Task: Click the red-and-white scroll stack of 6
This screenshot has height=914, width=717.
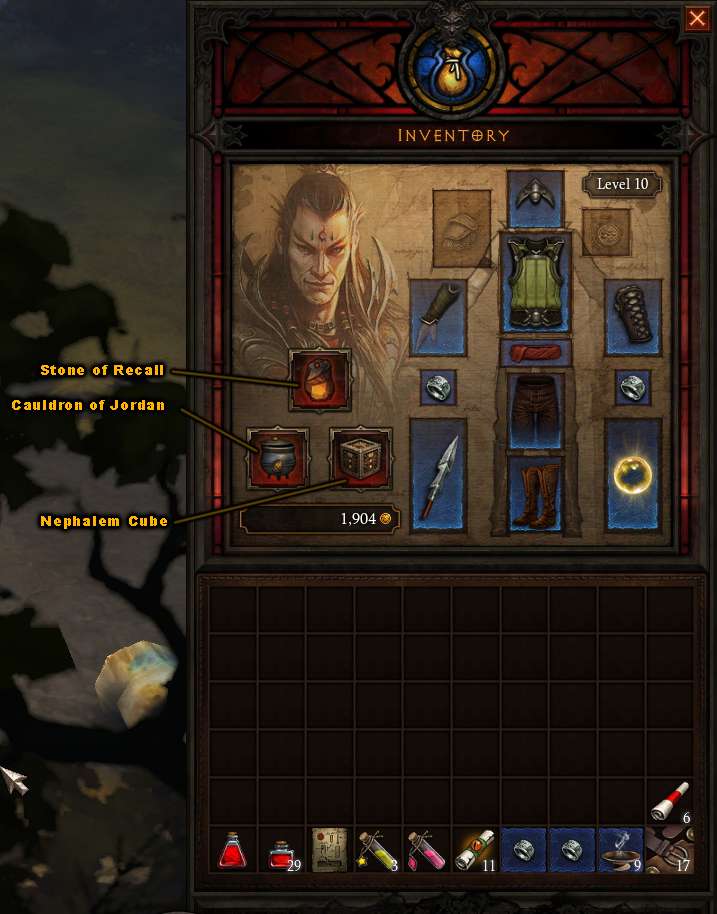Action: click(x=669, y=802)
